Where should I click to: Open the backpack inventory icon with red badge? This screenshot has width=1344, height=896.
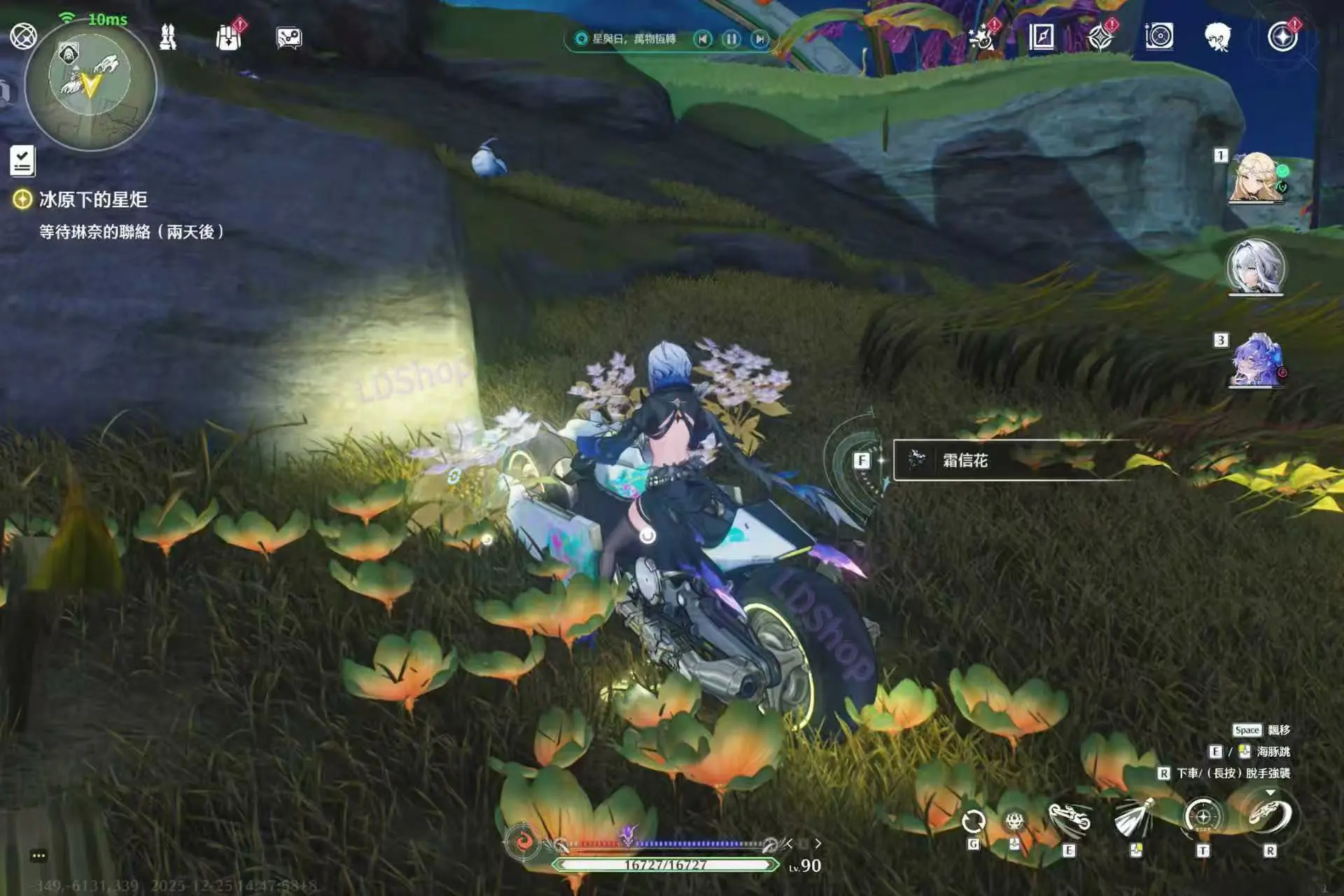pos(226,36)
